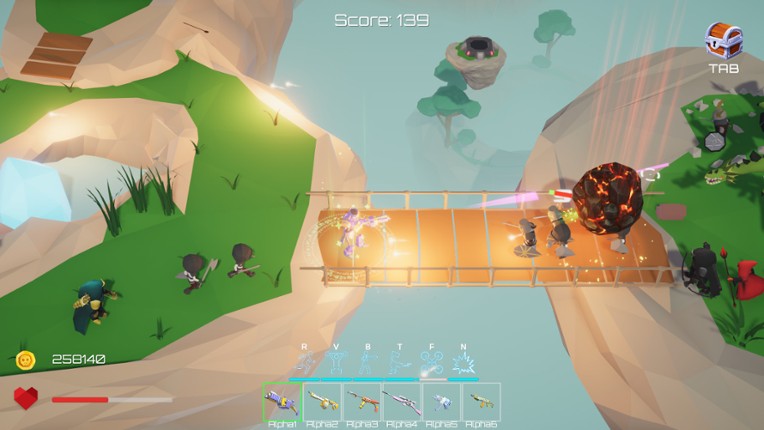Activate the explosion burst ability icon

(463, 363)
